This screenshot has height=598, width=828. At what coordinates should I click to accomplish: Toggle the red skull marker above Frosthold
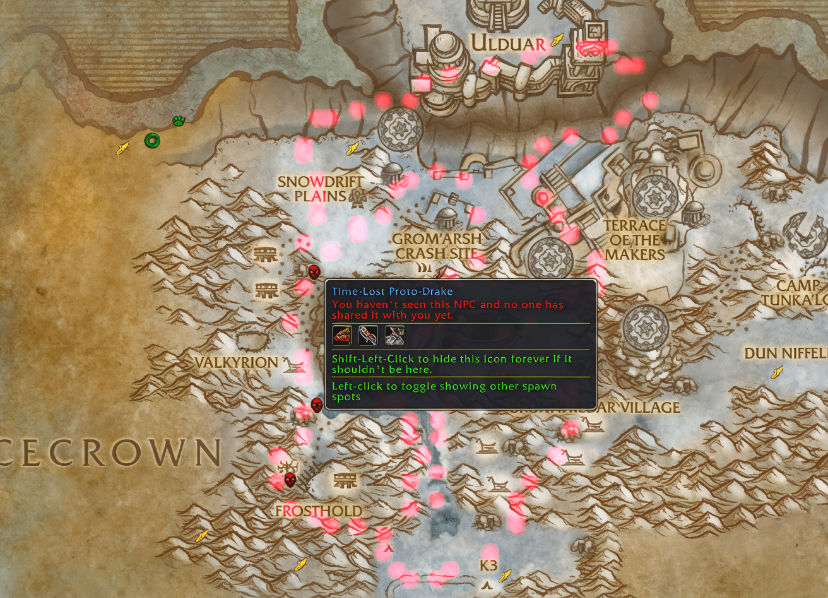pyautogui.click(x=290, y=480)
